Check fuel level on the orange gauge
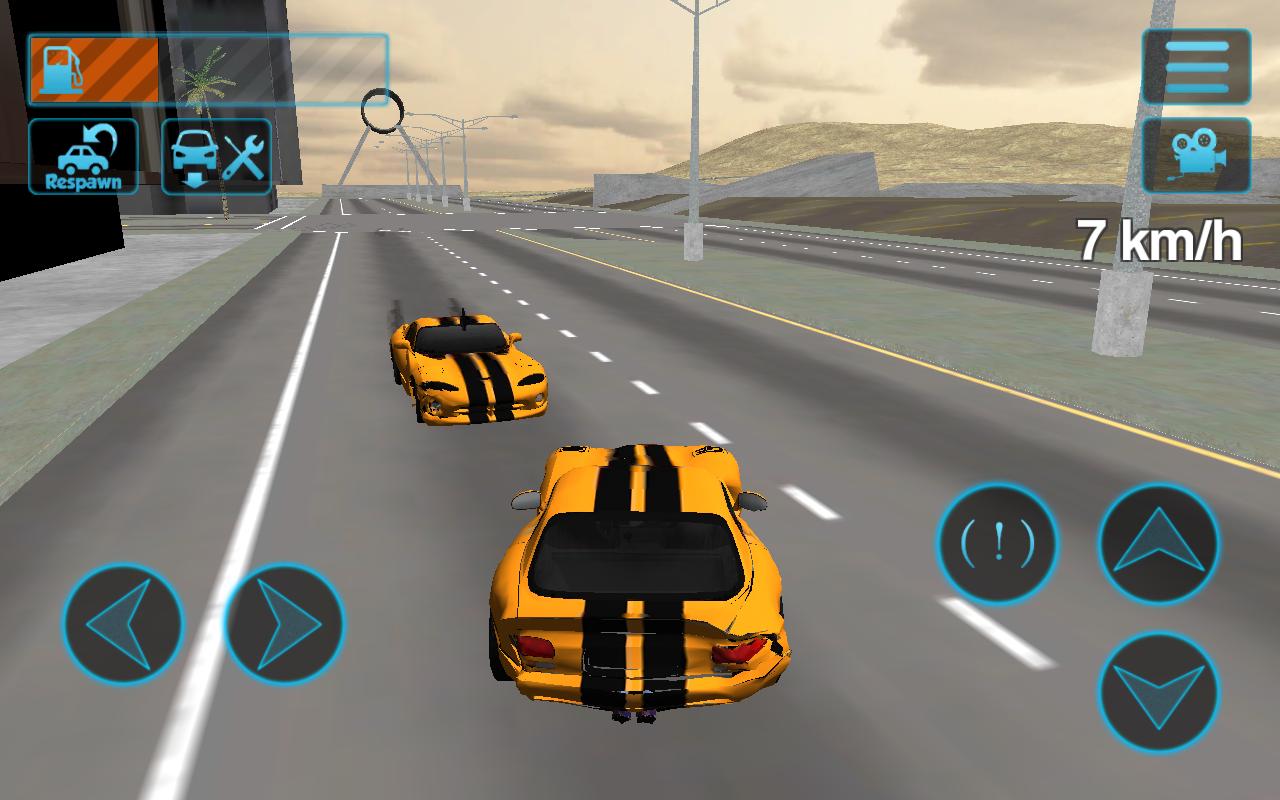This screenshot has height=800, width=1280. coord(95,65)
